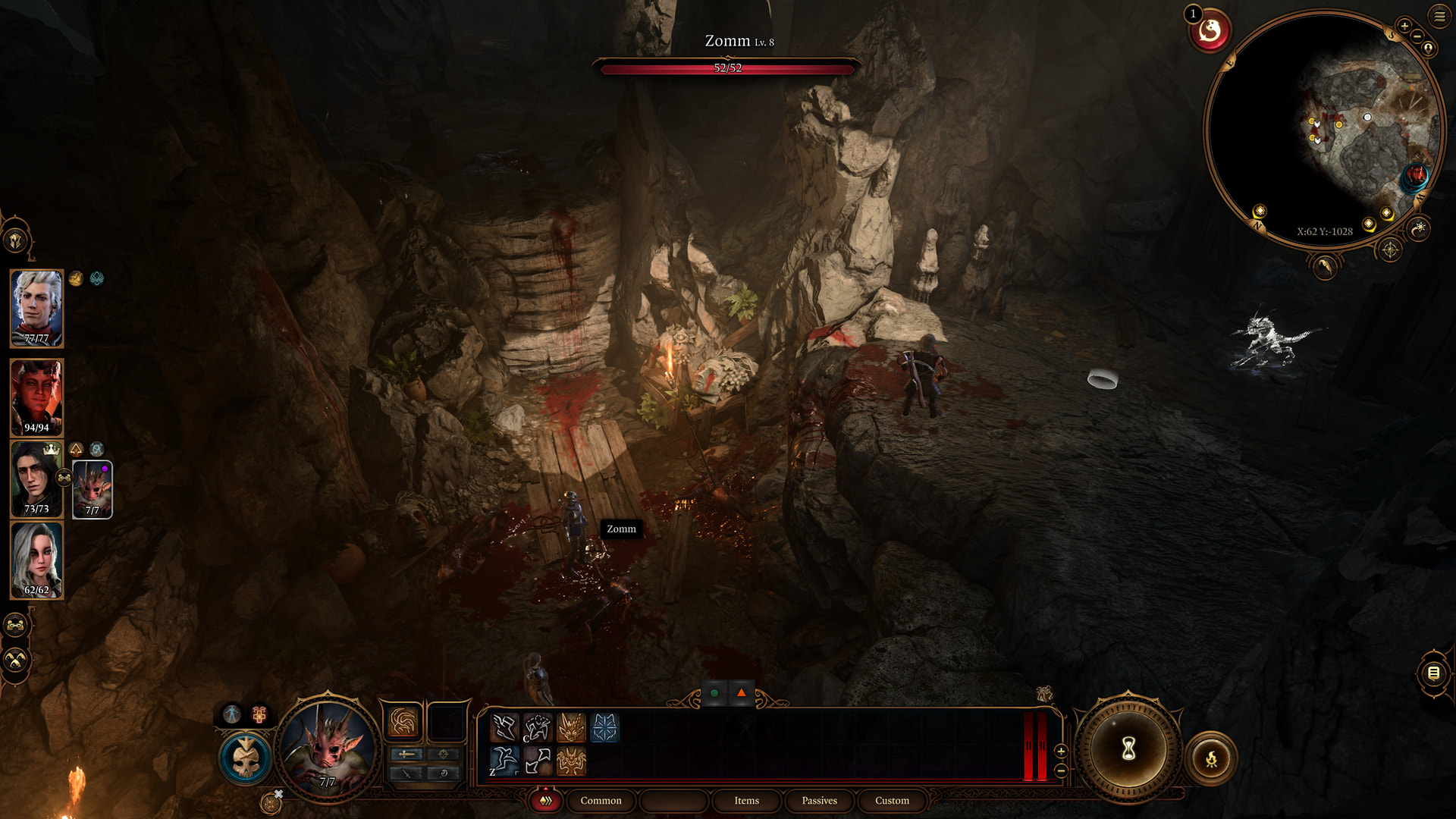
Task: Open the Items hotbar tab
Action: [x=746, y=801]
